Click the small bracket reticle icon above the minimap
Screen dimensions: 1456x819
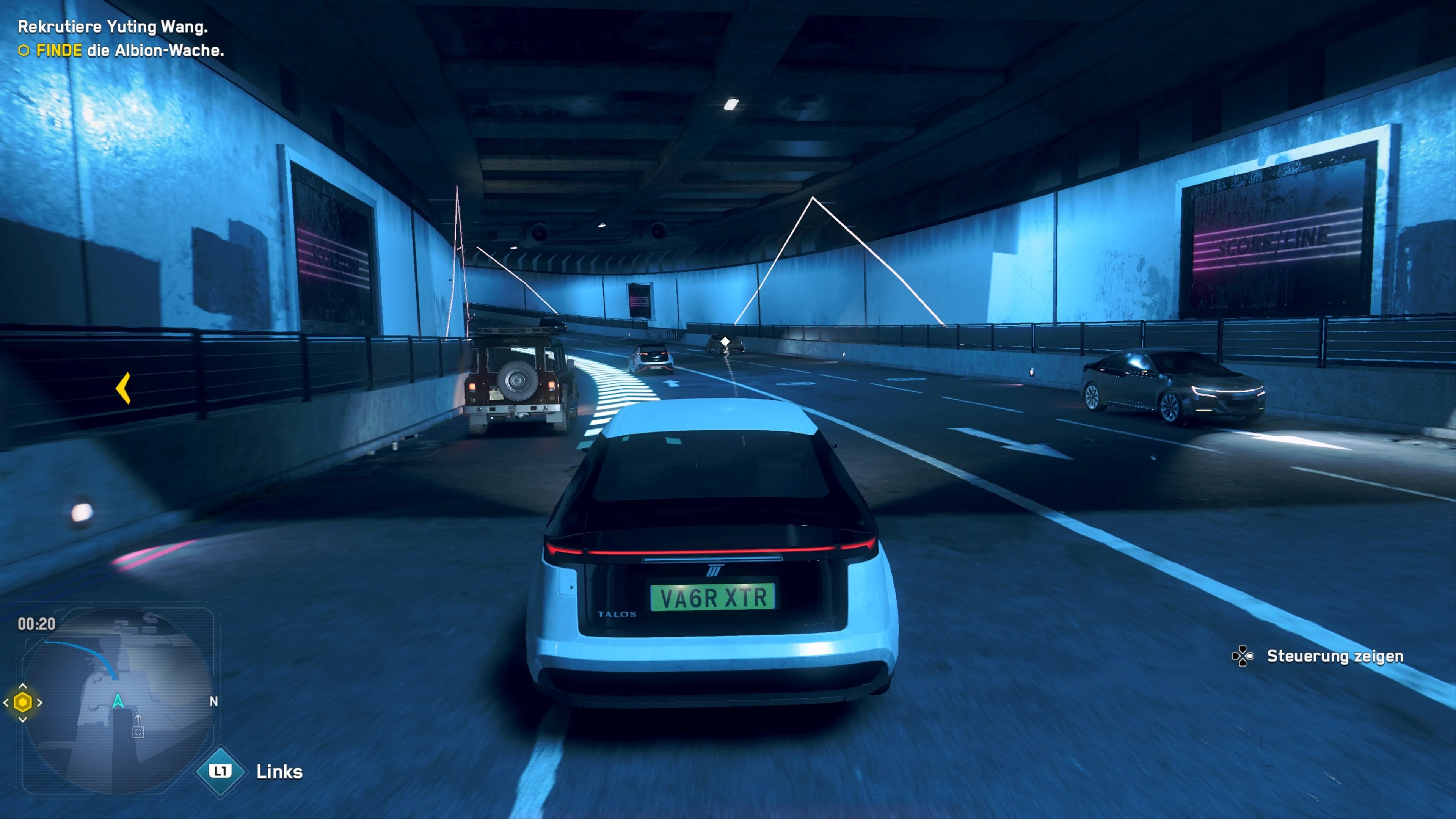pyautogui.click(x=138, y=733)
